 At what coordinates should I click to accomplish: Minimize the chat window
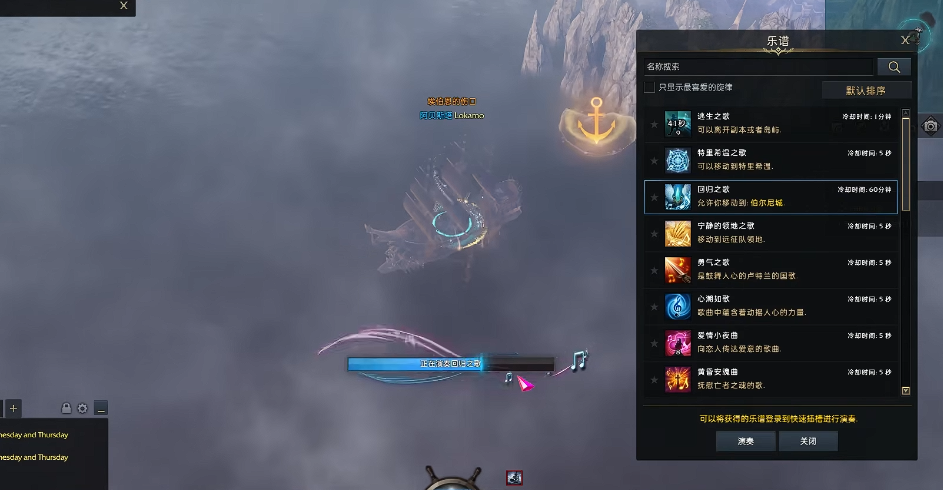point(101,408)
